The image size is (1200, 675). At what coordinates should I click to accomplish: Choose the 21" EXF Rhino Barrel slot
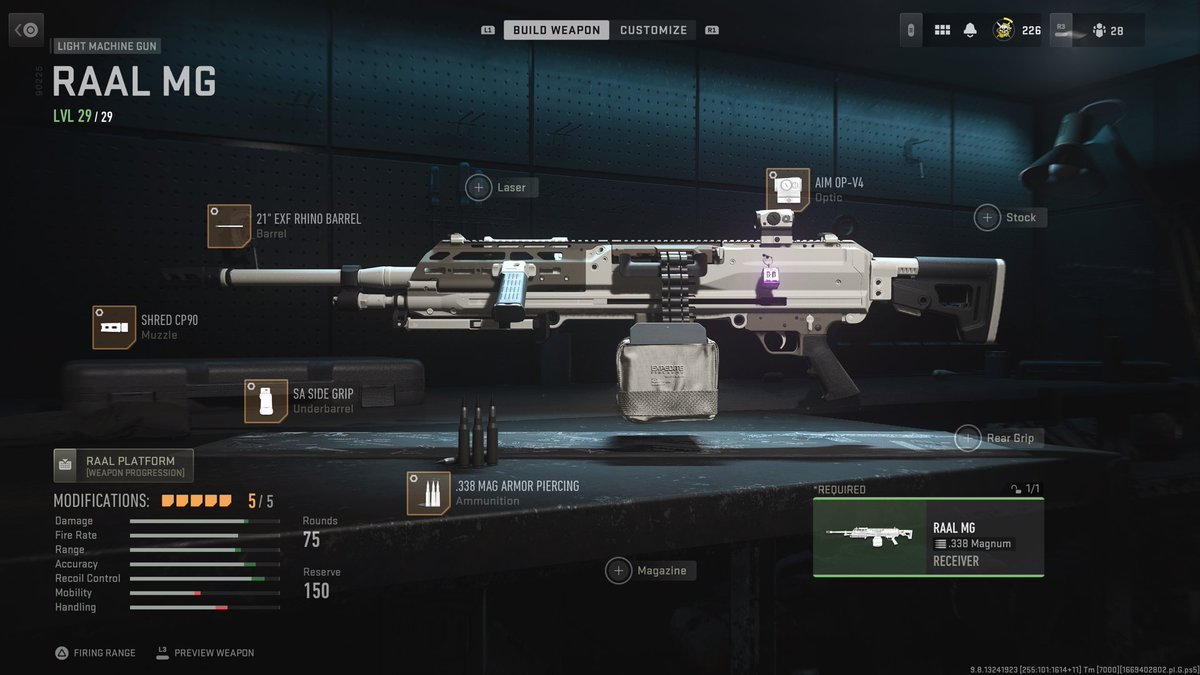point(229,226)
